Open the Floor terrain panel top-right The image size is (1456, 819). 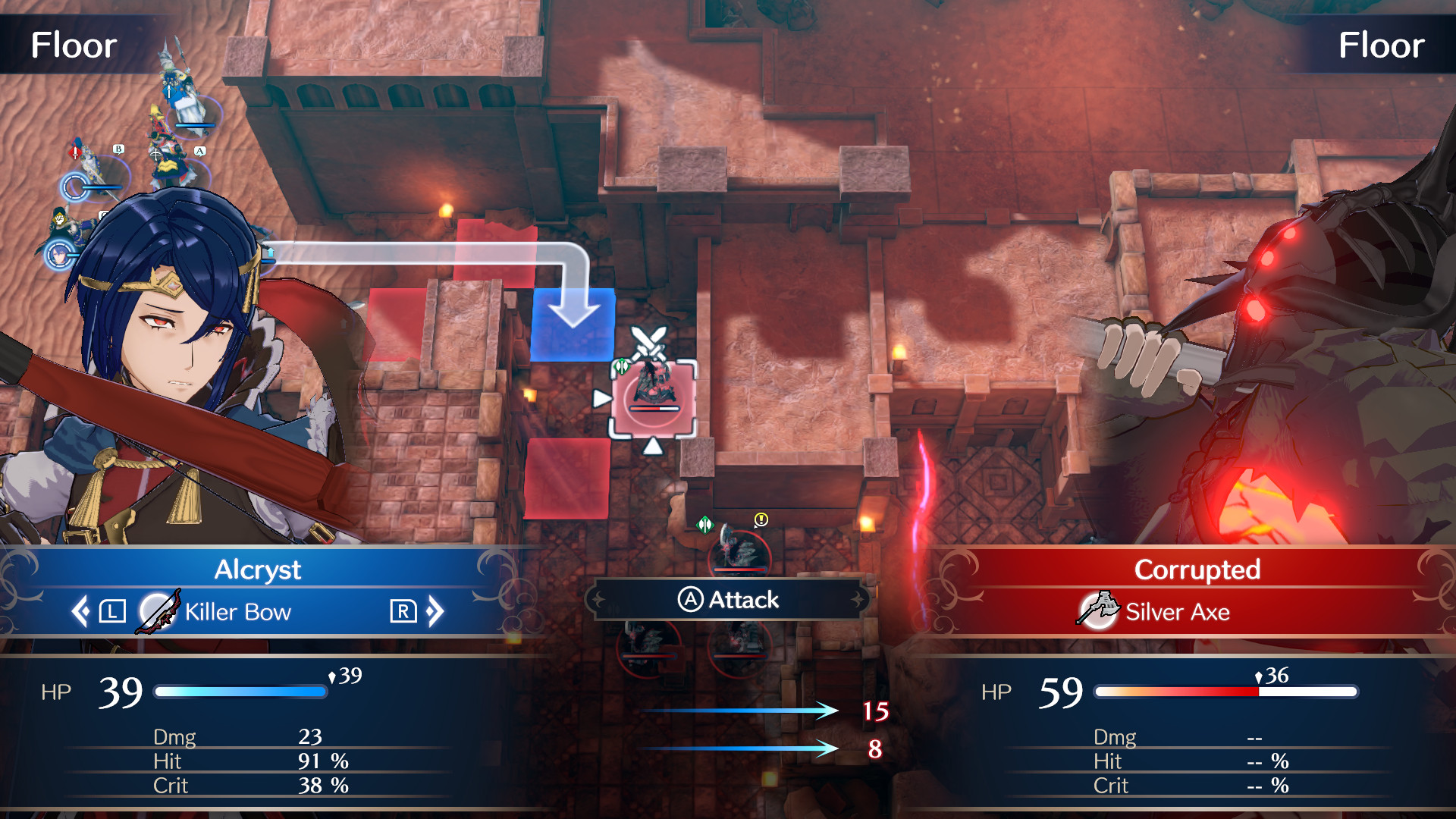[x=1382, y=45]
